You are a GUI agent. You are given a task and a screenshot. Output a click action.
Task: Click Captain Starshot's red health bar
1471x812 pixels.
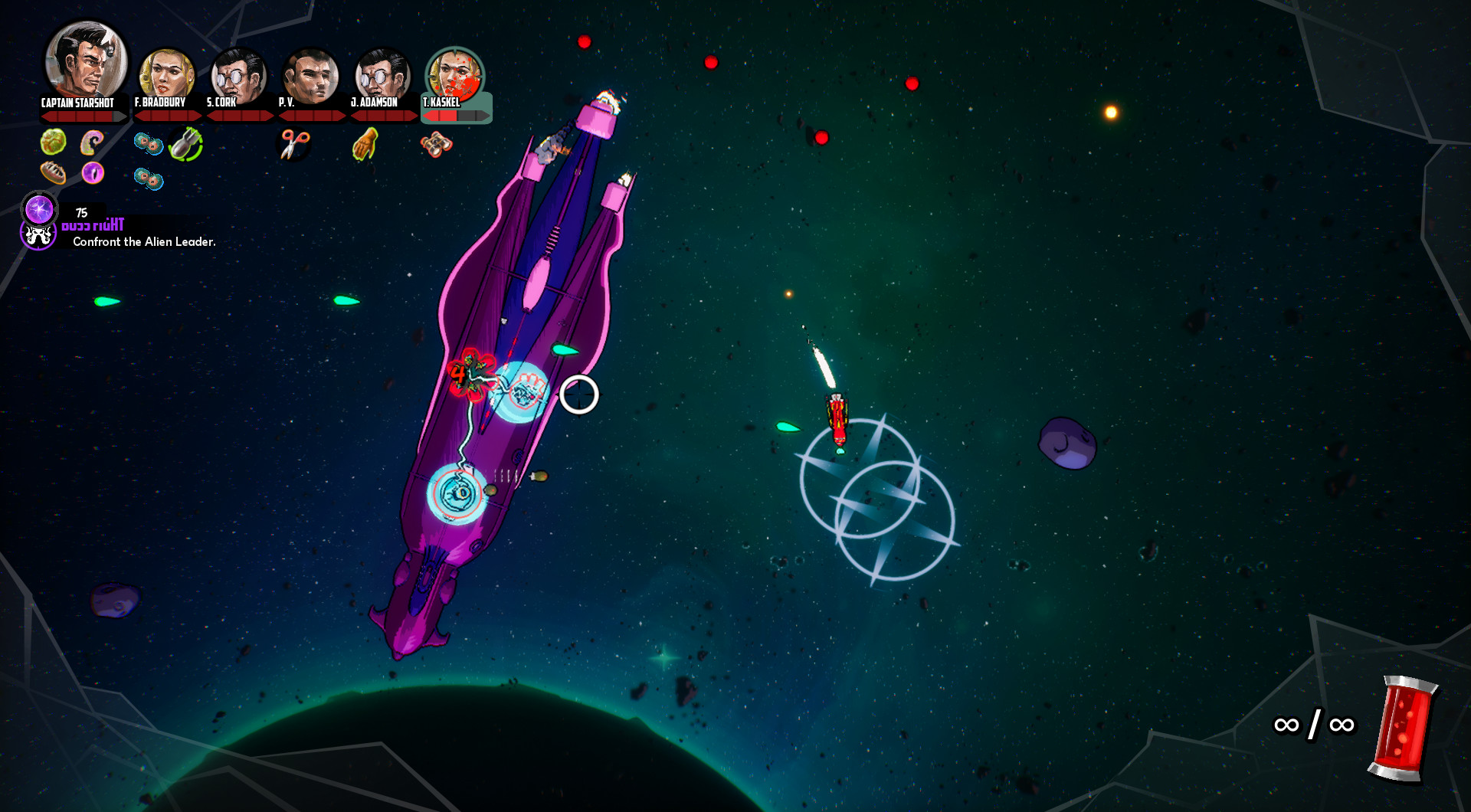coord(83,115)
